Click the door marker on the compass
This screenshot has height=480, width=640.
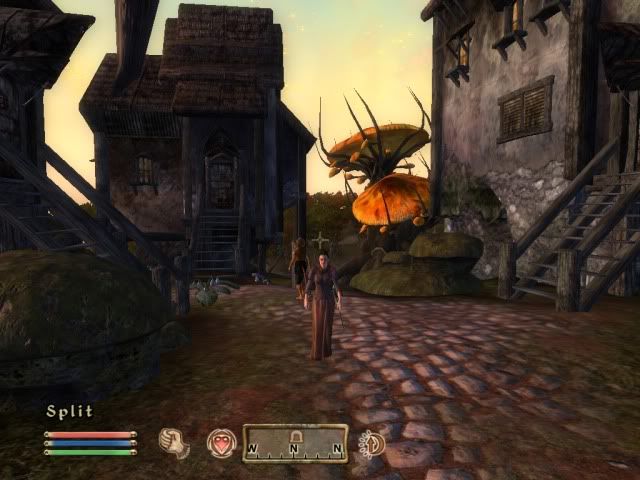click(x=295, y=437)
